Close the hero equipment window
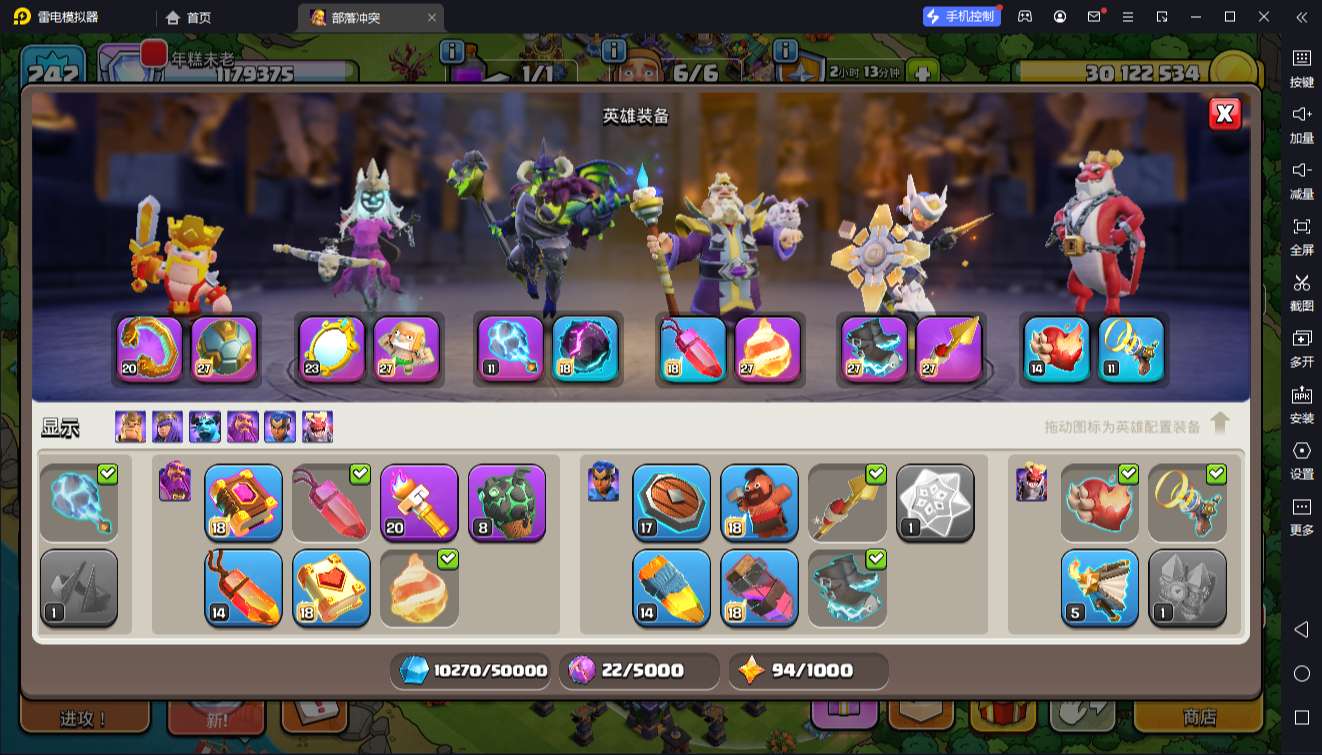 [x=1224, y=114]
